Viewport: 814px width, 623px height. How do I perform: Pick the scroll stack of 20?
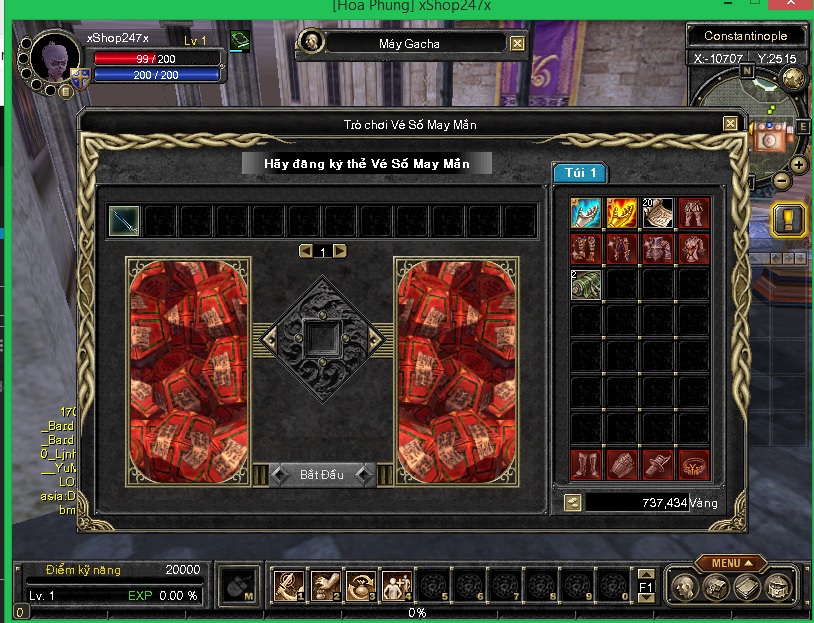click(x=657, y=212)
